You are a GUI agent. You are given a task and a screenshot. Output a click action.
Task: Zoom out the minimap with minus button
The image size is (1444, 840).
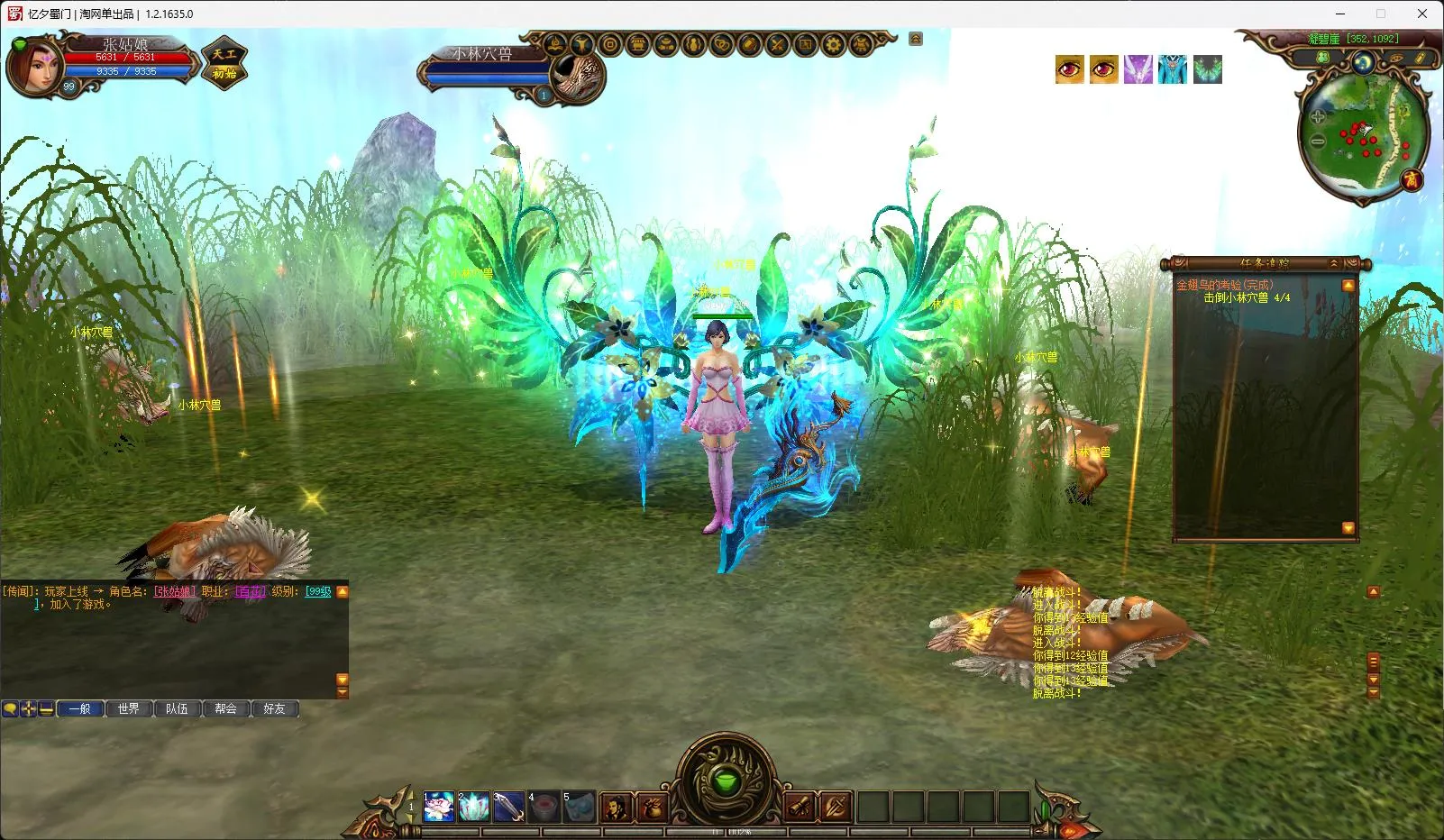[x=1318, y=141]
